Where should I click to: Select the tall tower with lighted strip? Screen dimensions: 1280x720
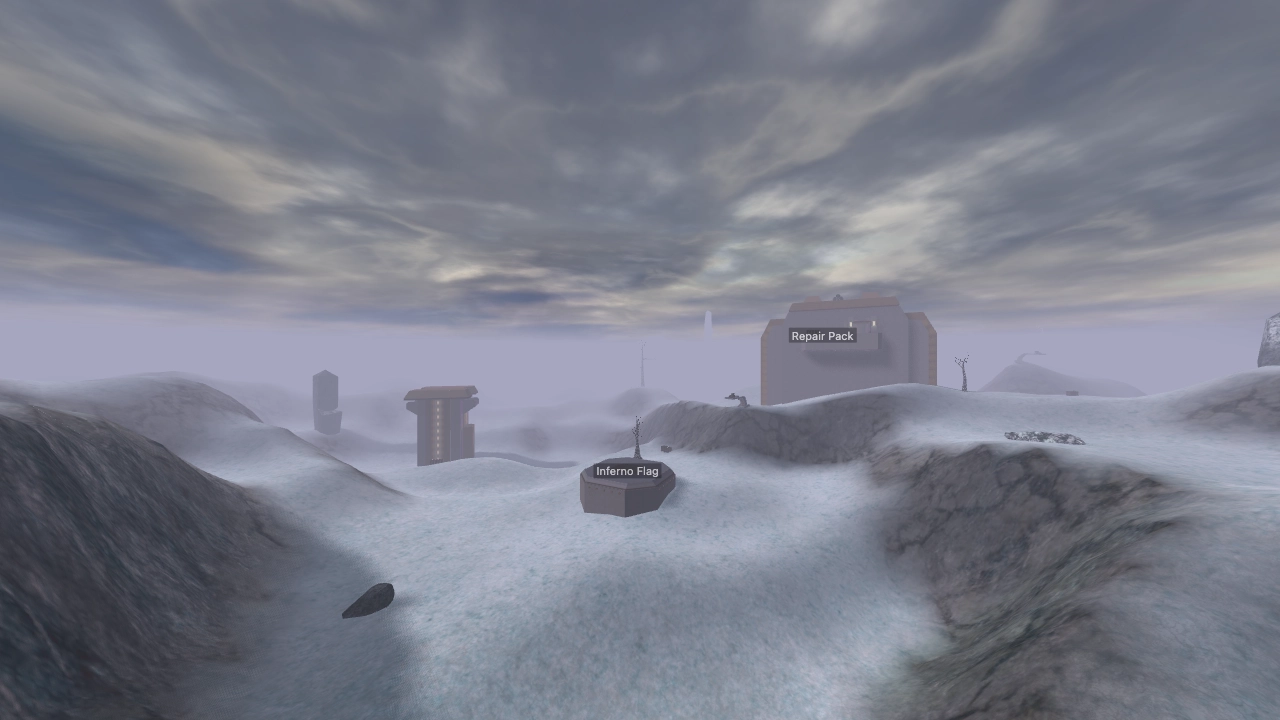pyautogui.click(x=438, y=427)
